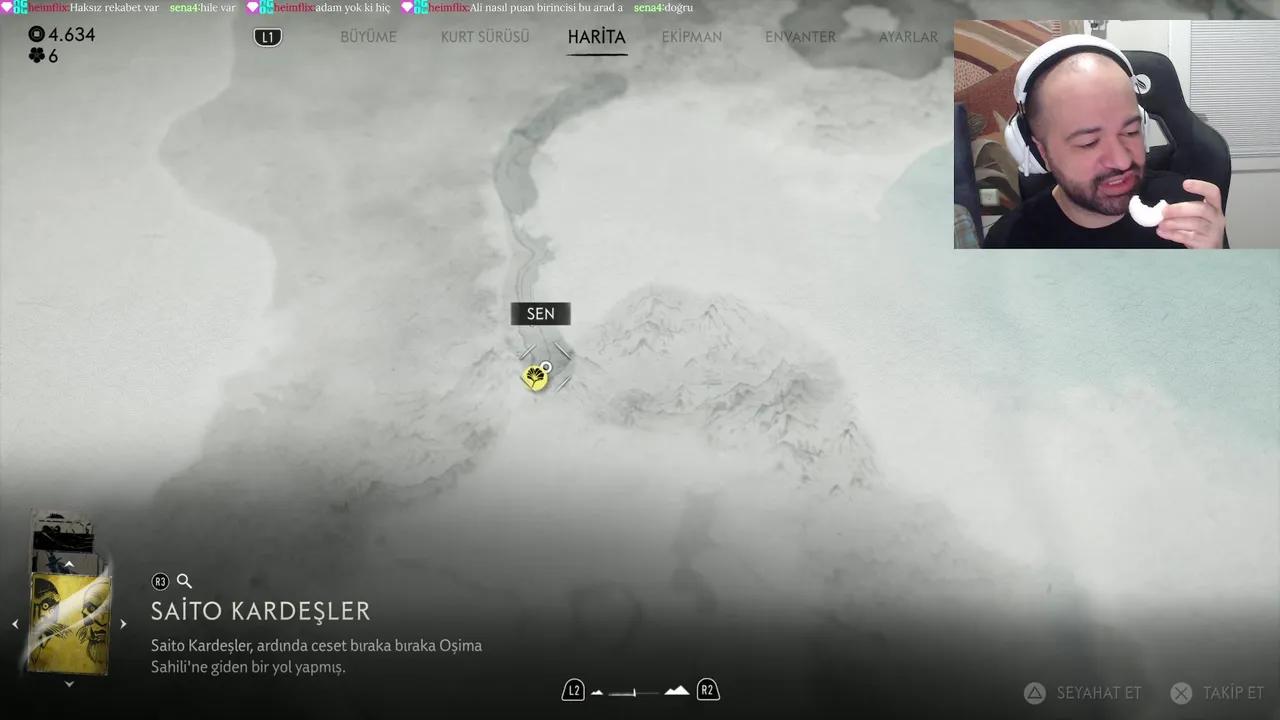Click the large mountain icon near R2
Viewport: 1280px width, 720px height.
click(676, 689)
